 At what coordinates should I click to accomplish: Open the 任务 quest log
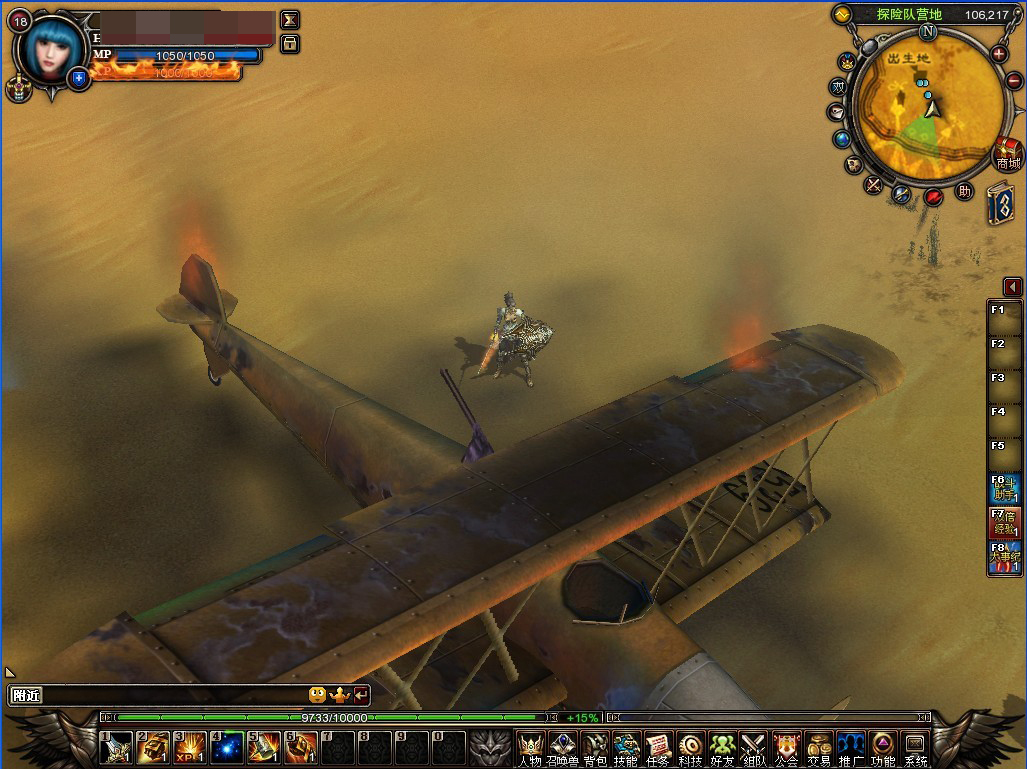tap(658, 746)
